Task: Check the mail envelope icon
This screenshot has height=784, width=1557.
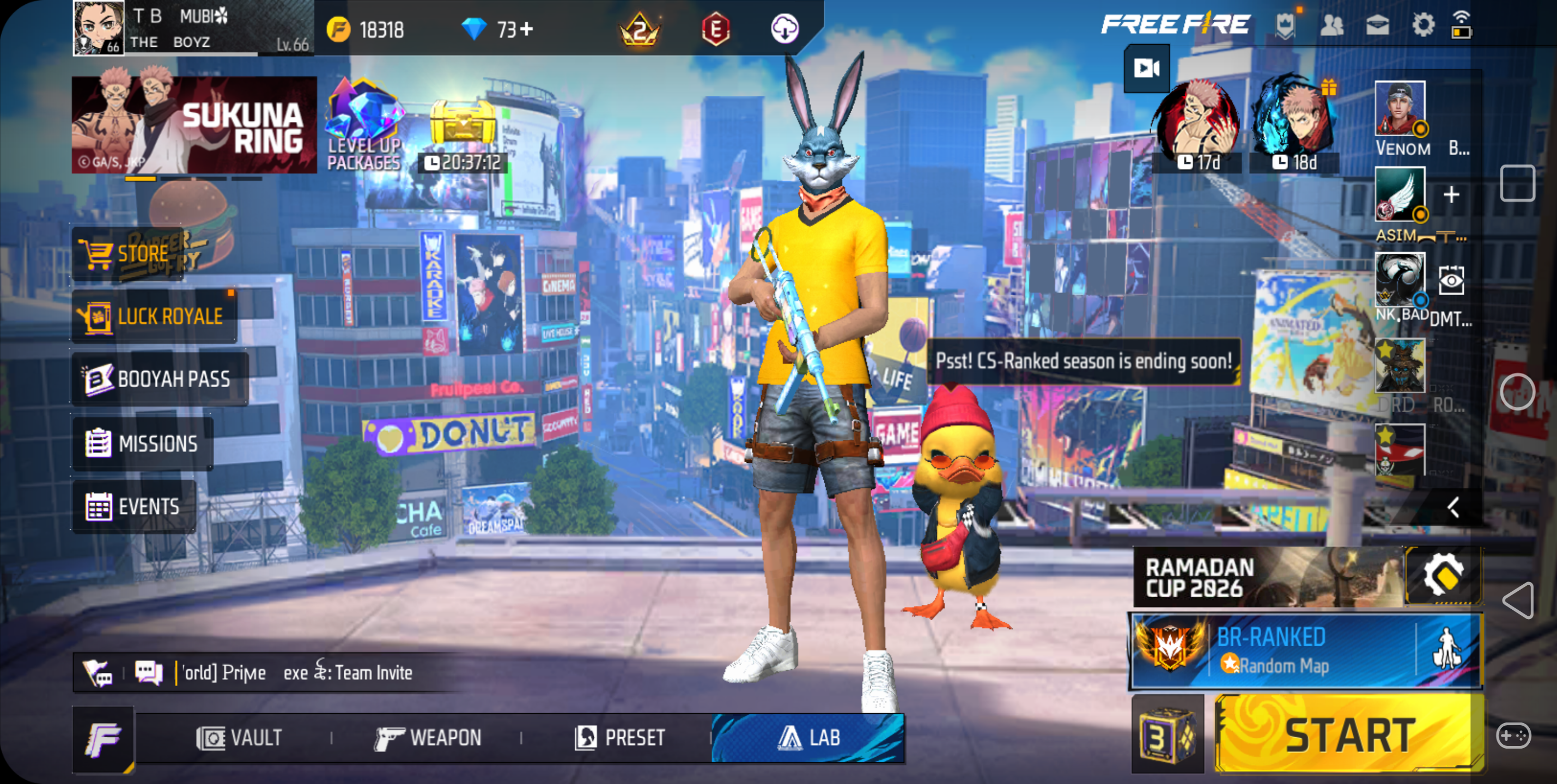Action: click(1377, 26)
